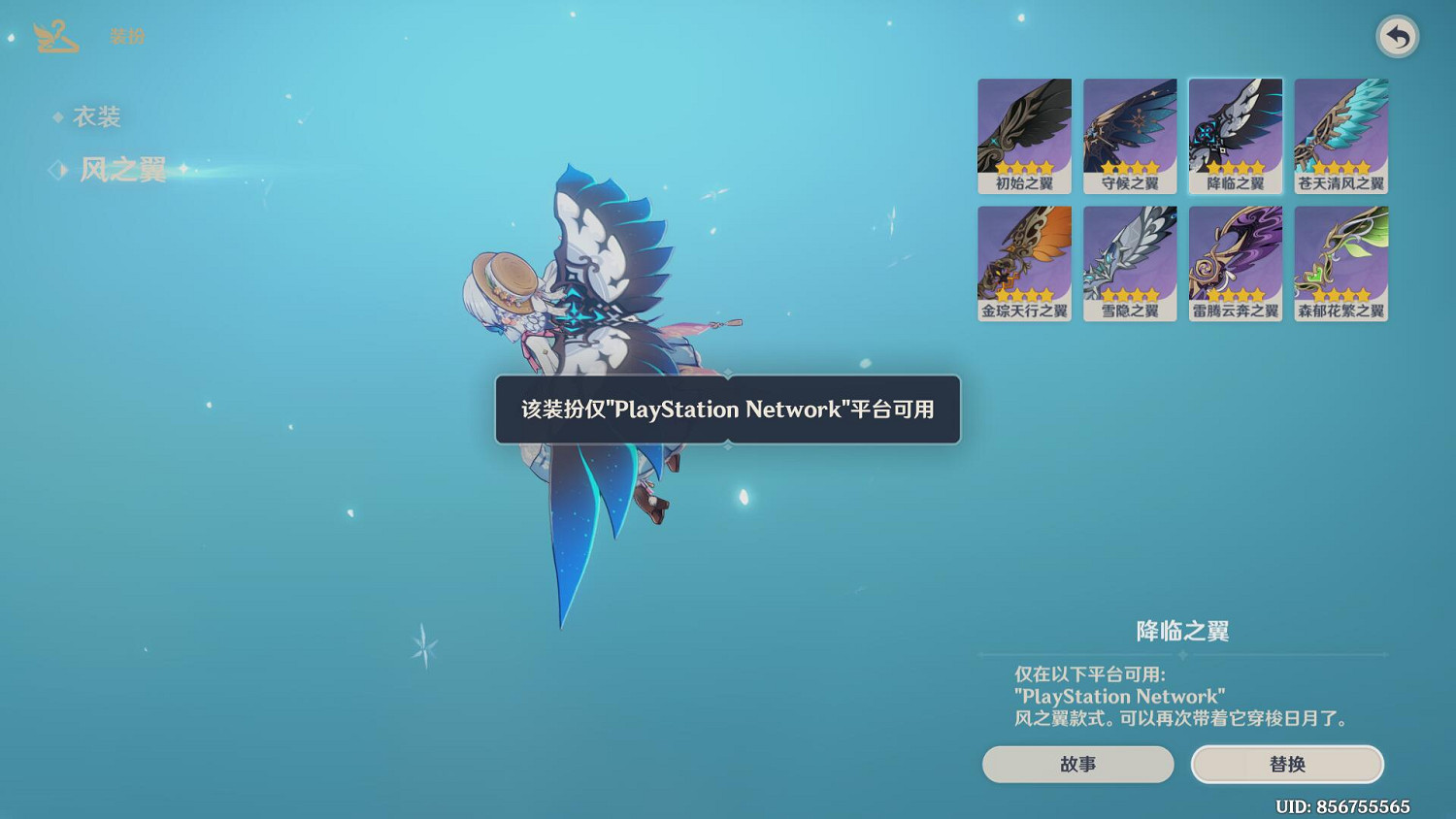
Task: Open the 故事 story panel
Action: (x=1078, y=764)
